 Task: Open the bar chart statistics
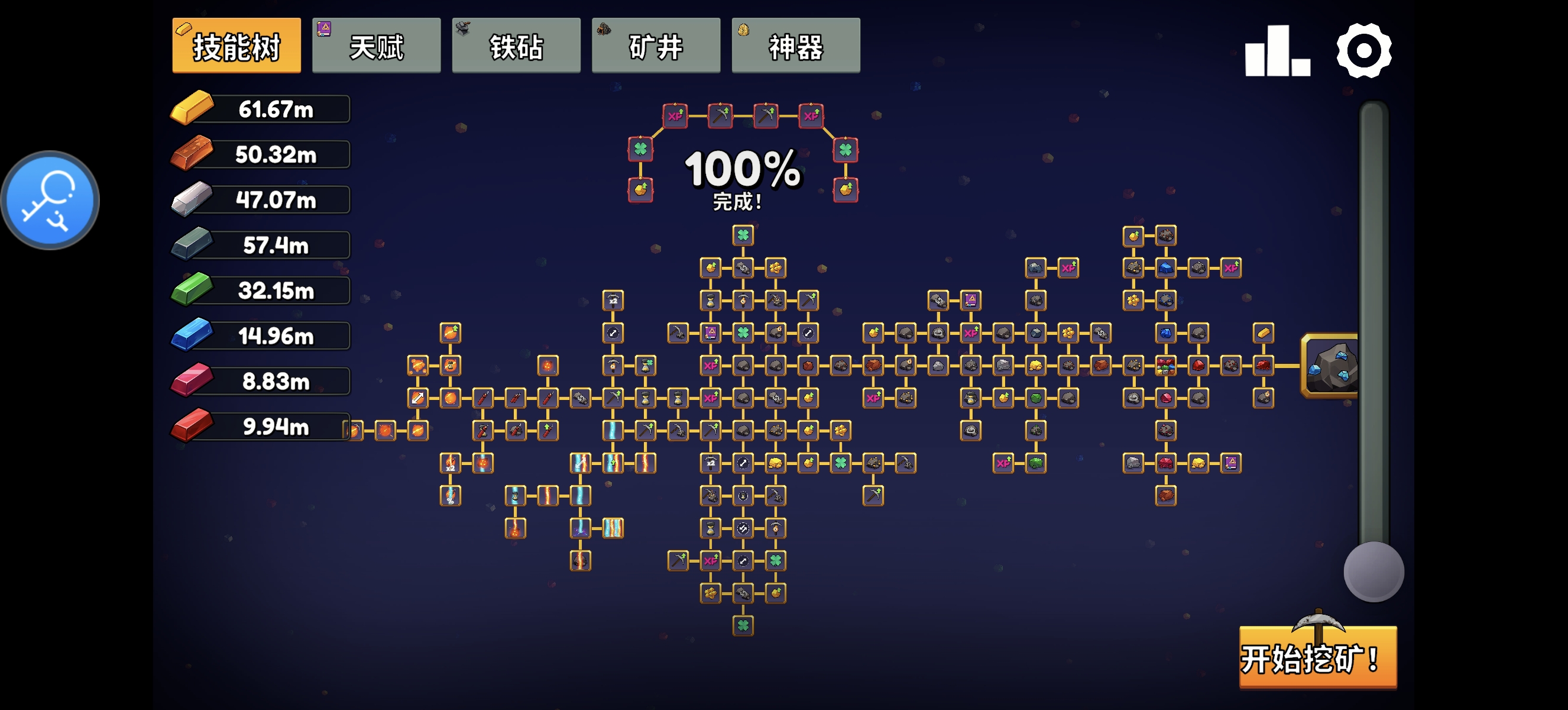point(1277,51)
